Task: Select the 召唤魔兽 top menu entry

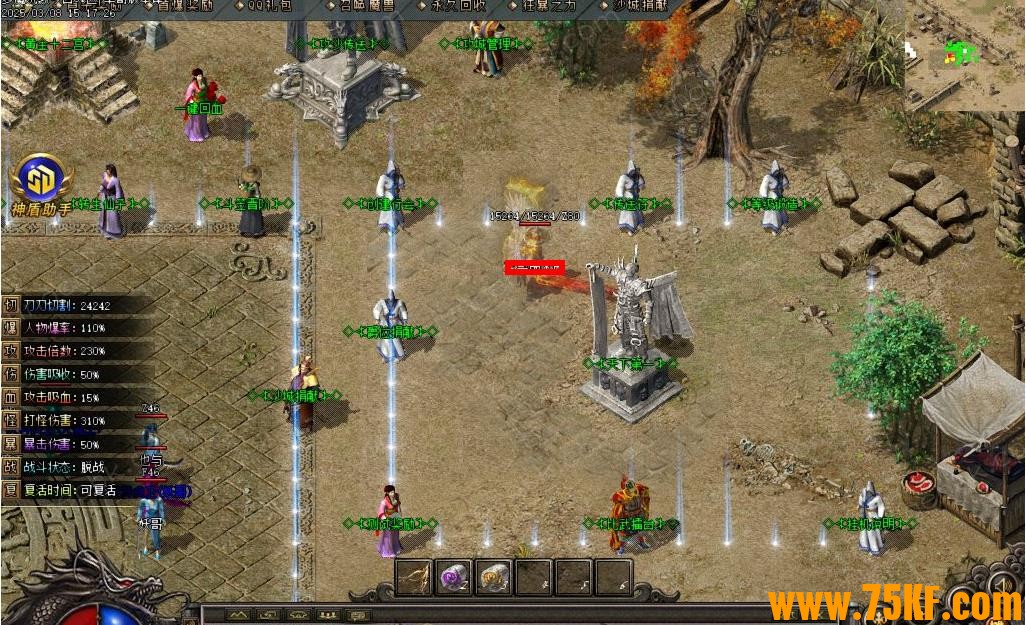Action: tap(365, 6)
